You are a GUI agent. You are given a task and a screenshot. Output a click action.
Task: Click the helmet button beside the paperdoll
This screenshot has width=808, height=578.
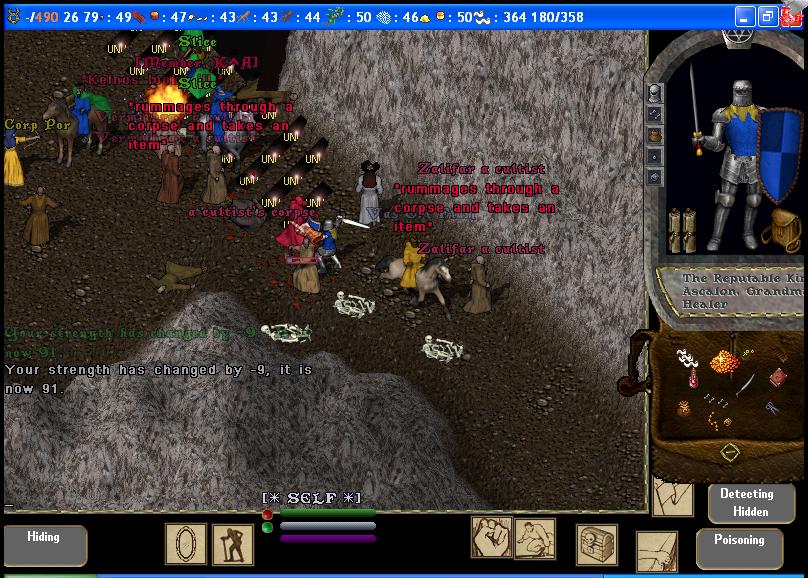[655, 93]
